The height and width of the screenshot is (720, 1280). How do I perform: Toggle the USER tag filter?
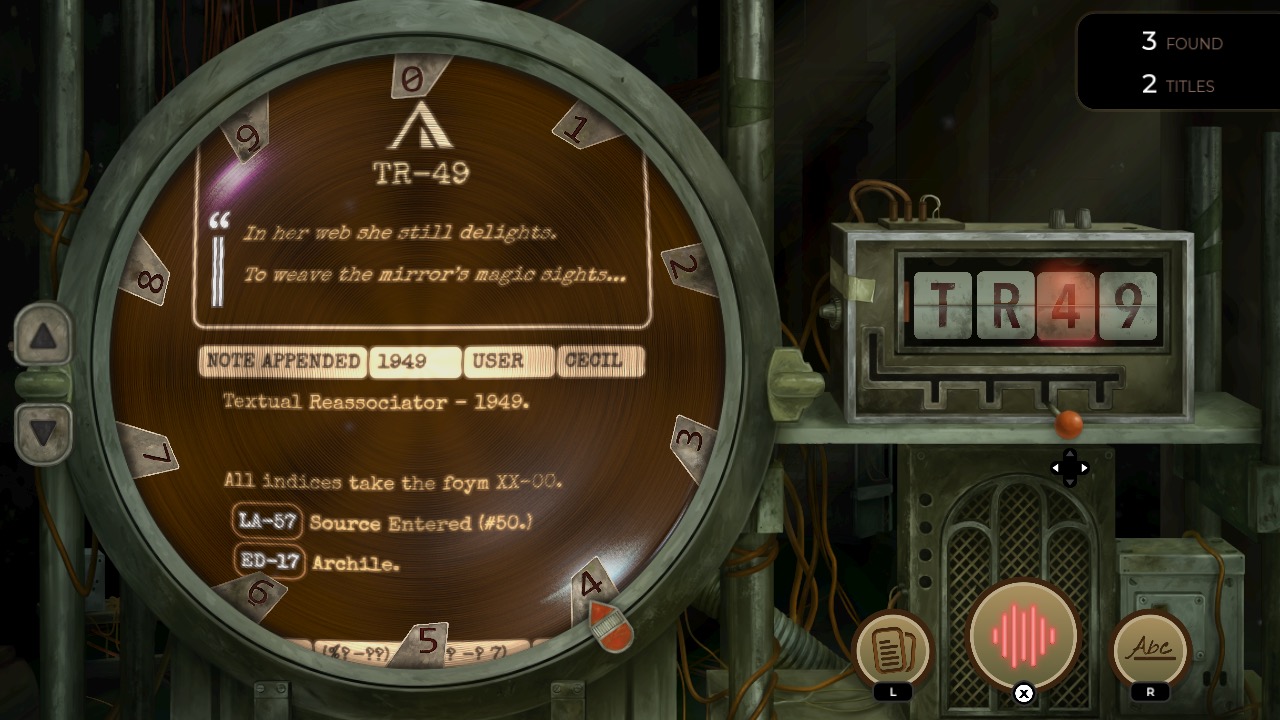coord(508,362)
